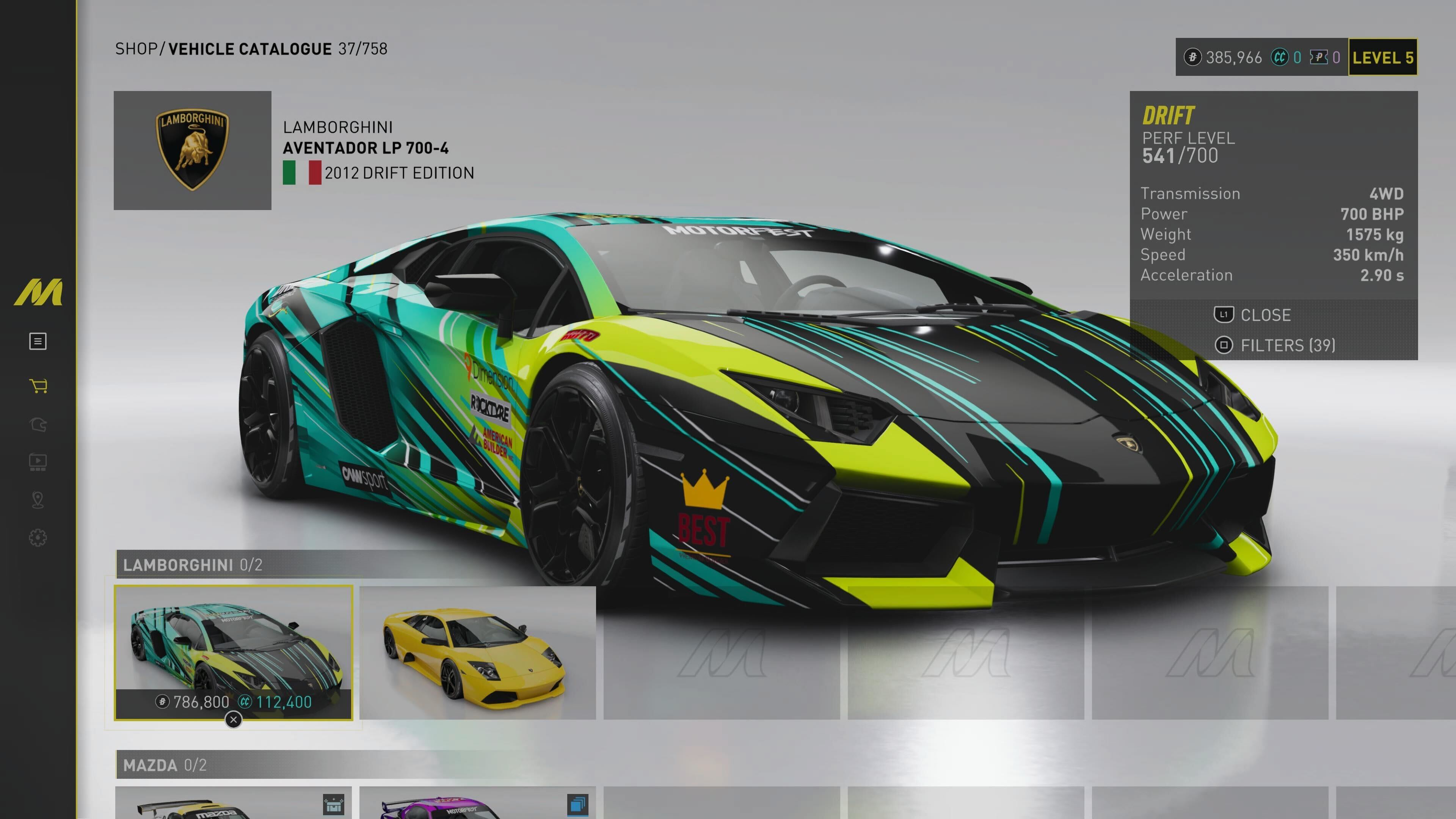Click the Lamborghini brand logo tile
The image size is (1456, 819).
(x=192, y=151)
